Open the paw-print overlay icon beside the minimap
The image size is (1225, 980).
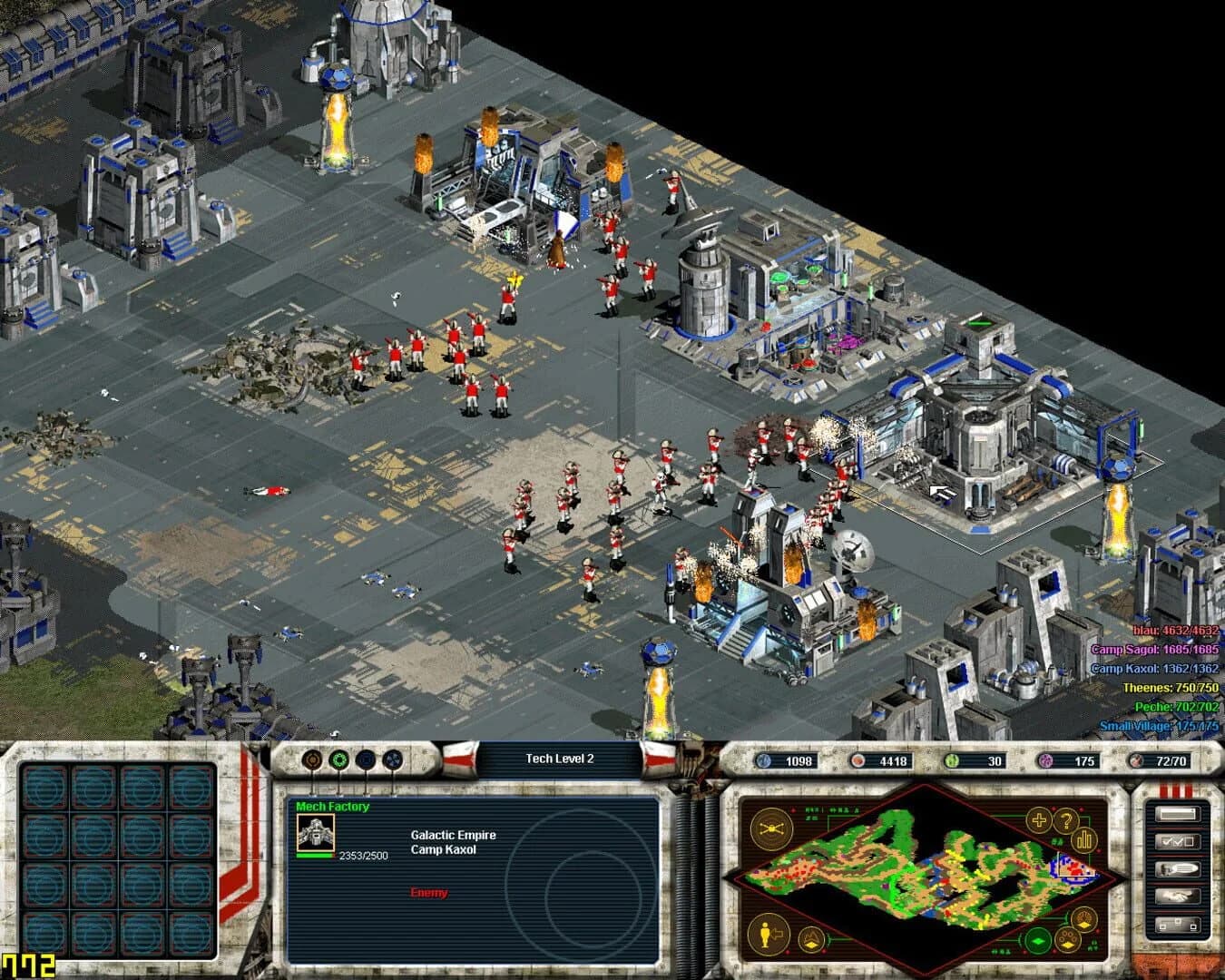(1068, 938)
